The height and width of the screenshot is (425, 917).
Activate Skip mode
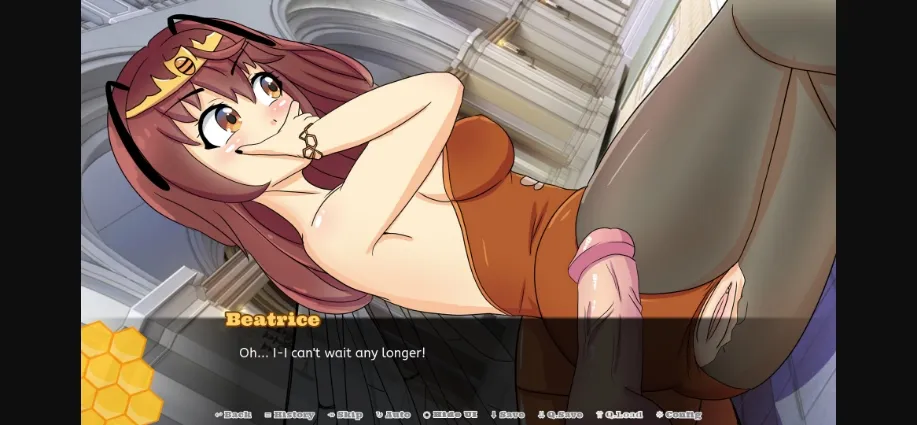coord(345,414)
